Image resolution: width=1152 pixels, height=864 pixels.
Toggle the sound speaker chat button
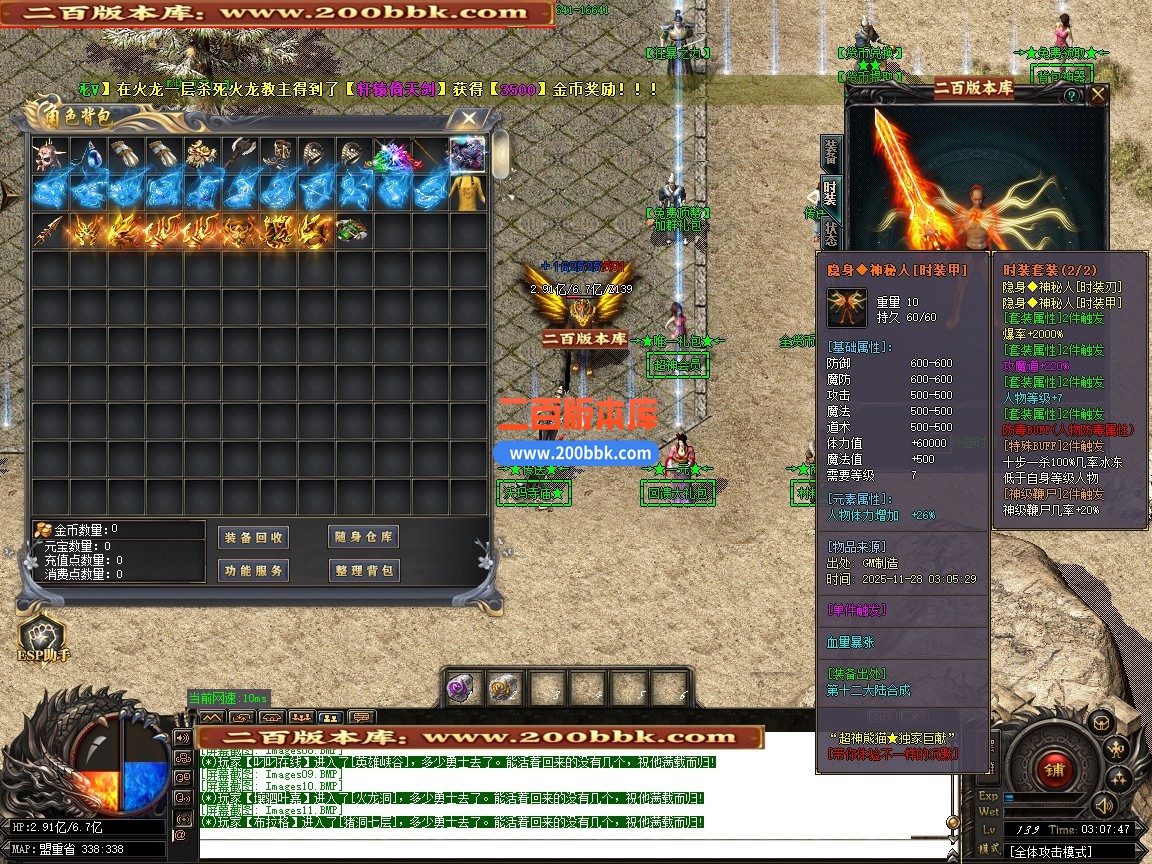(x=183, y=738)
